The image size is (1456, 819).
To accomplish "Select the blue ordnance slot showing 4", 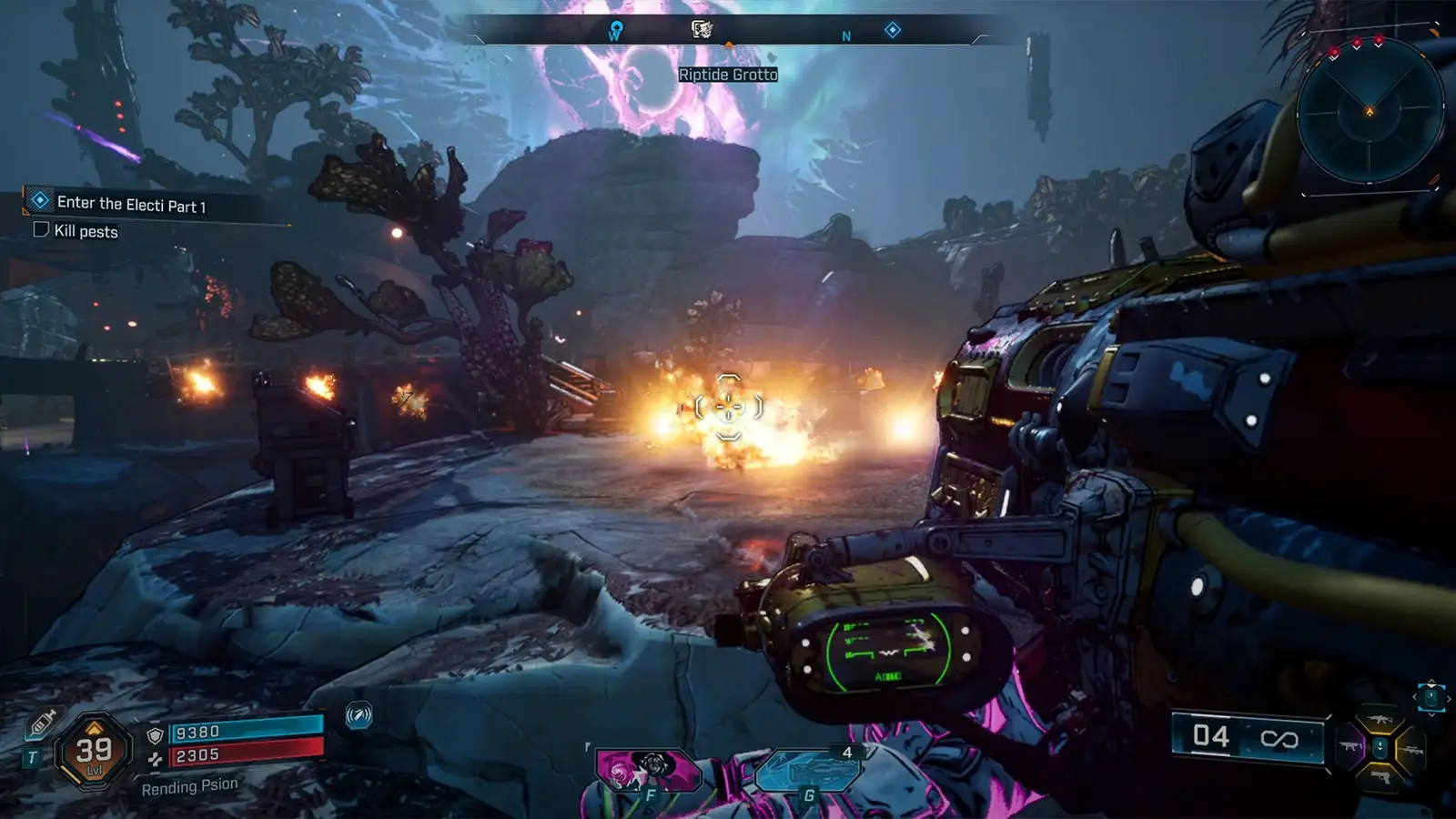I will click(x=806, y=773).
